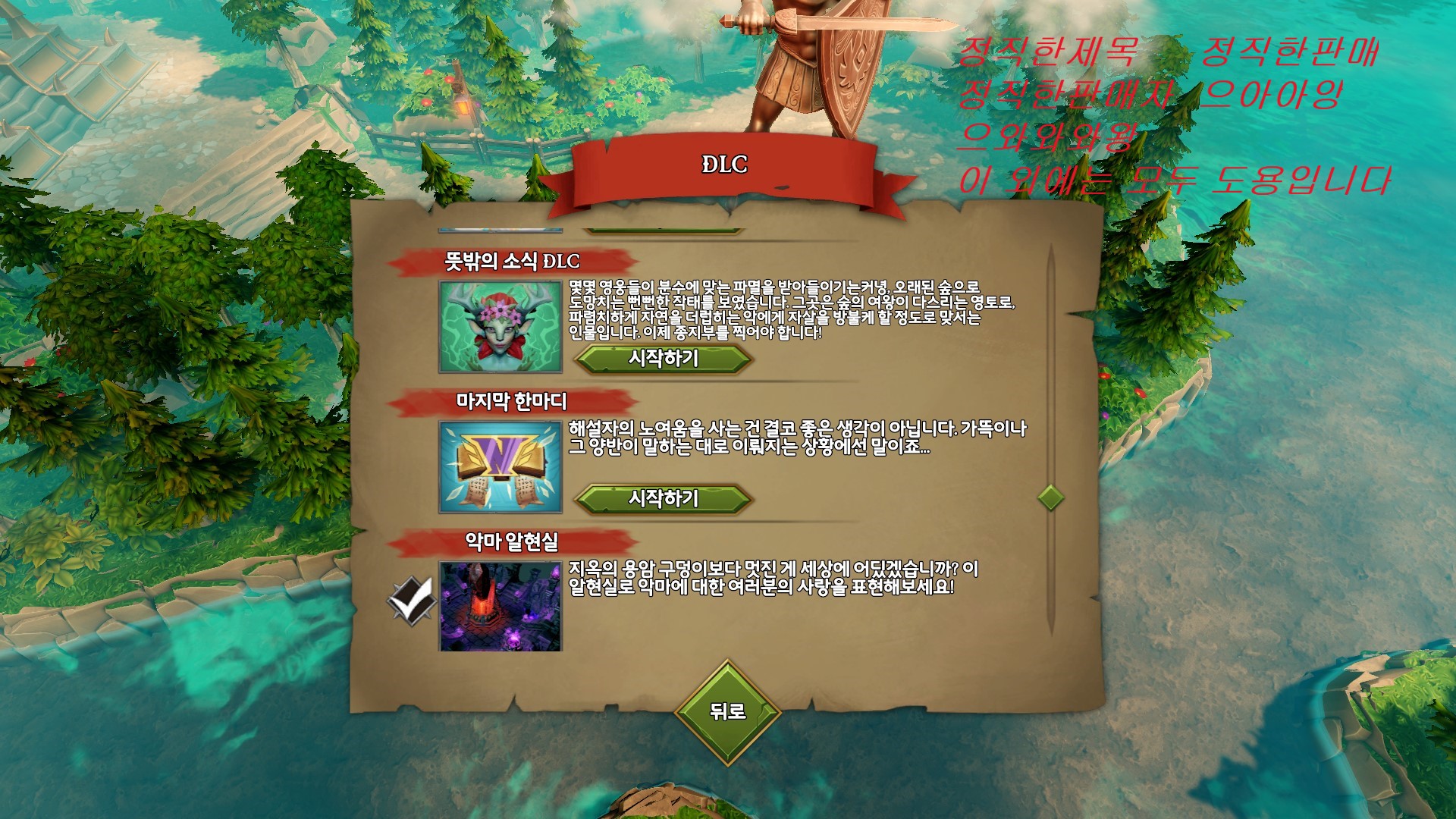Select the forest queen DLC thumbnail
The height and width of the screenshot is (819, 1456).
point(500,326)
